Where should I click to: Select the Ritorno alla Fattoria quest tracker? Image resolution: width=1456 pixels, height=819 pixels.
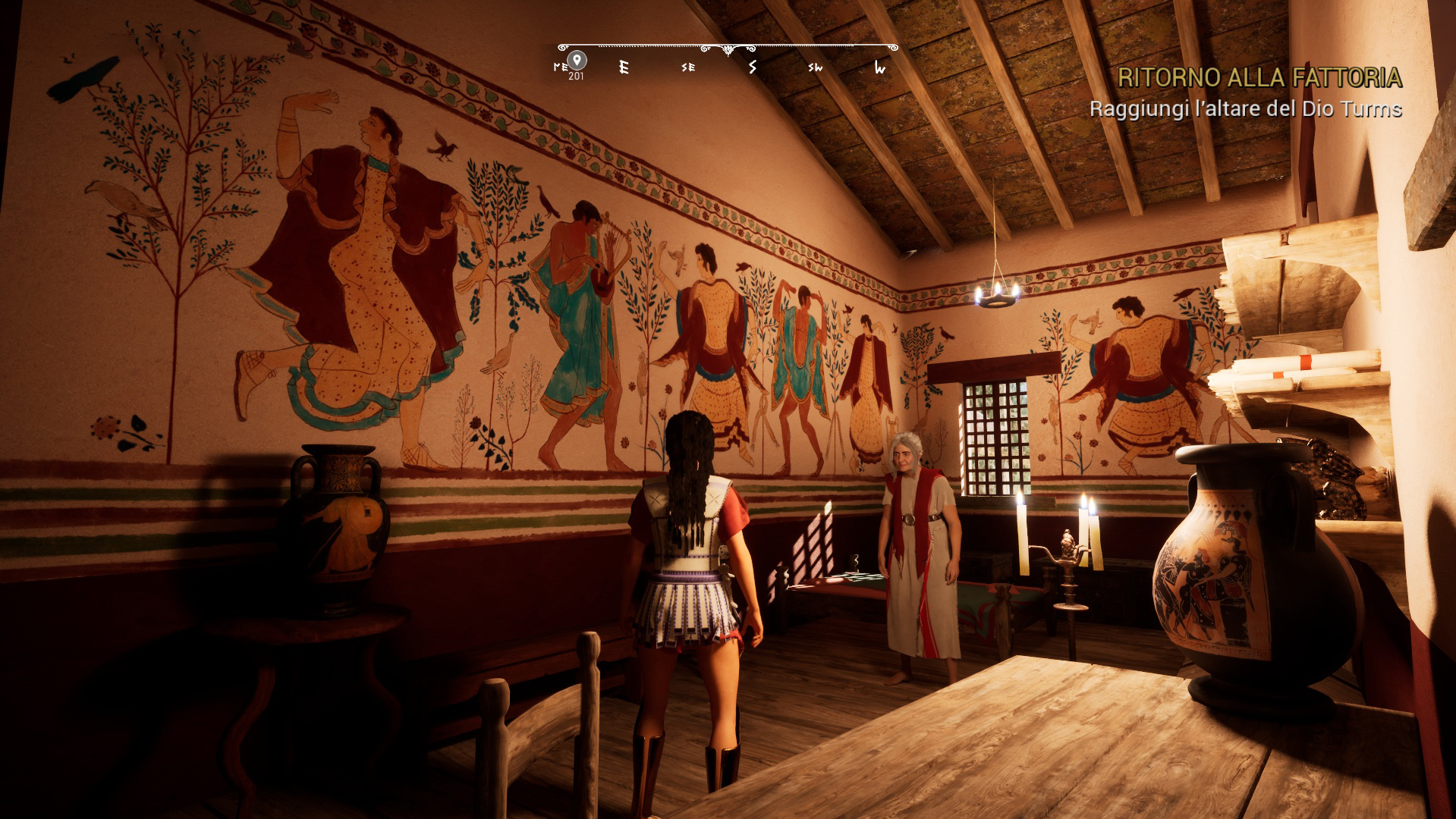tap(1259, 77)
